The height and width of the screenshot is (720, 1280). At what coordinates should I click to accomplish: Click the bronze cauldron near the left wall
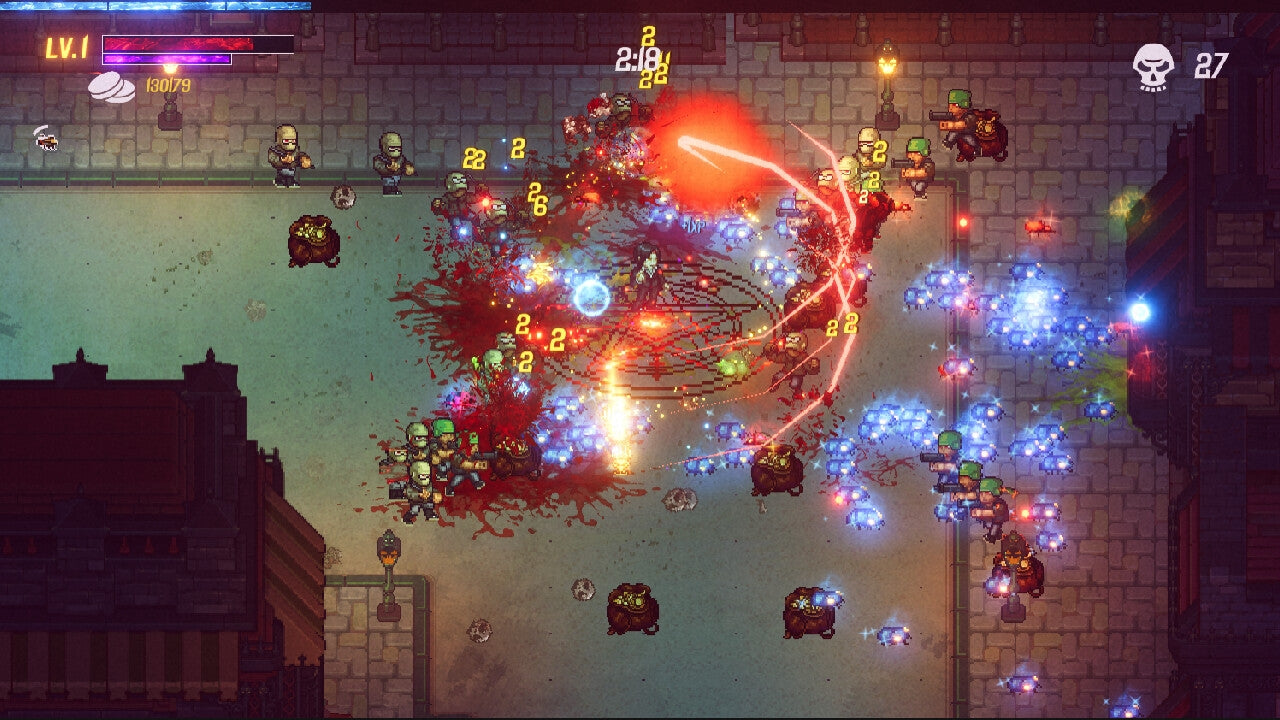[315, 240]
